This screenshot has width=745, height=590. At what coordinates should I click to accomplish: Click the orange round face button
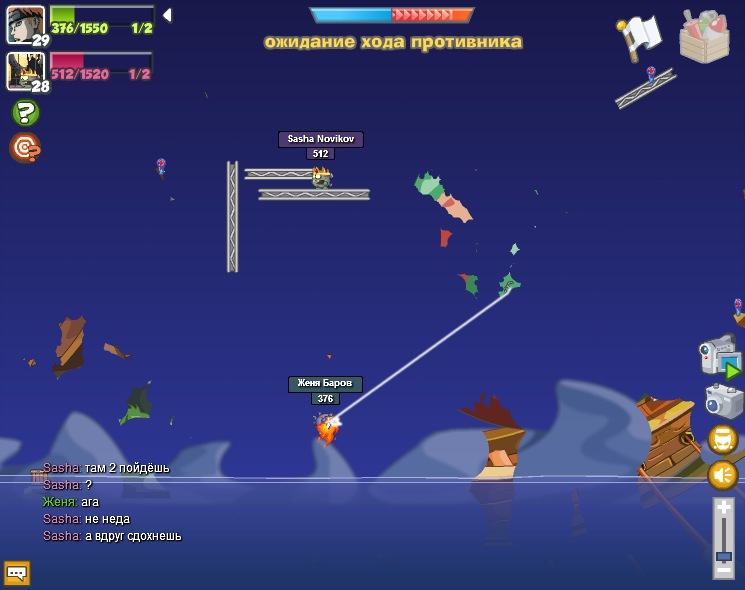(x=722, y=439)
